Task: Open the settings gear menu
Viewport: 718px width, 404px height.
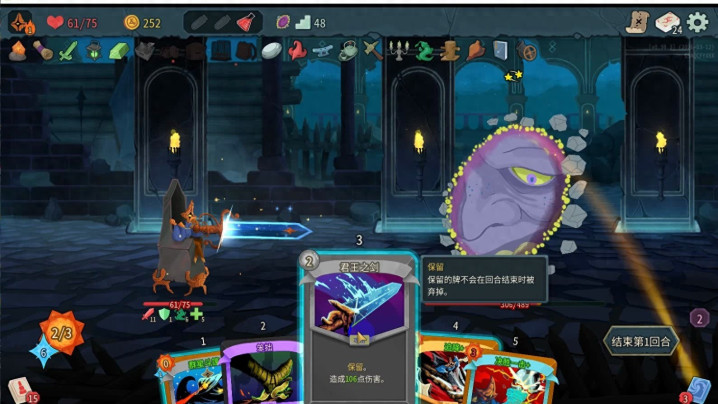Action: [697, 22]
